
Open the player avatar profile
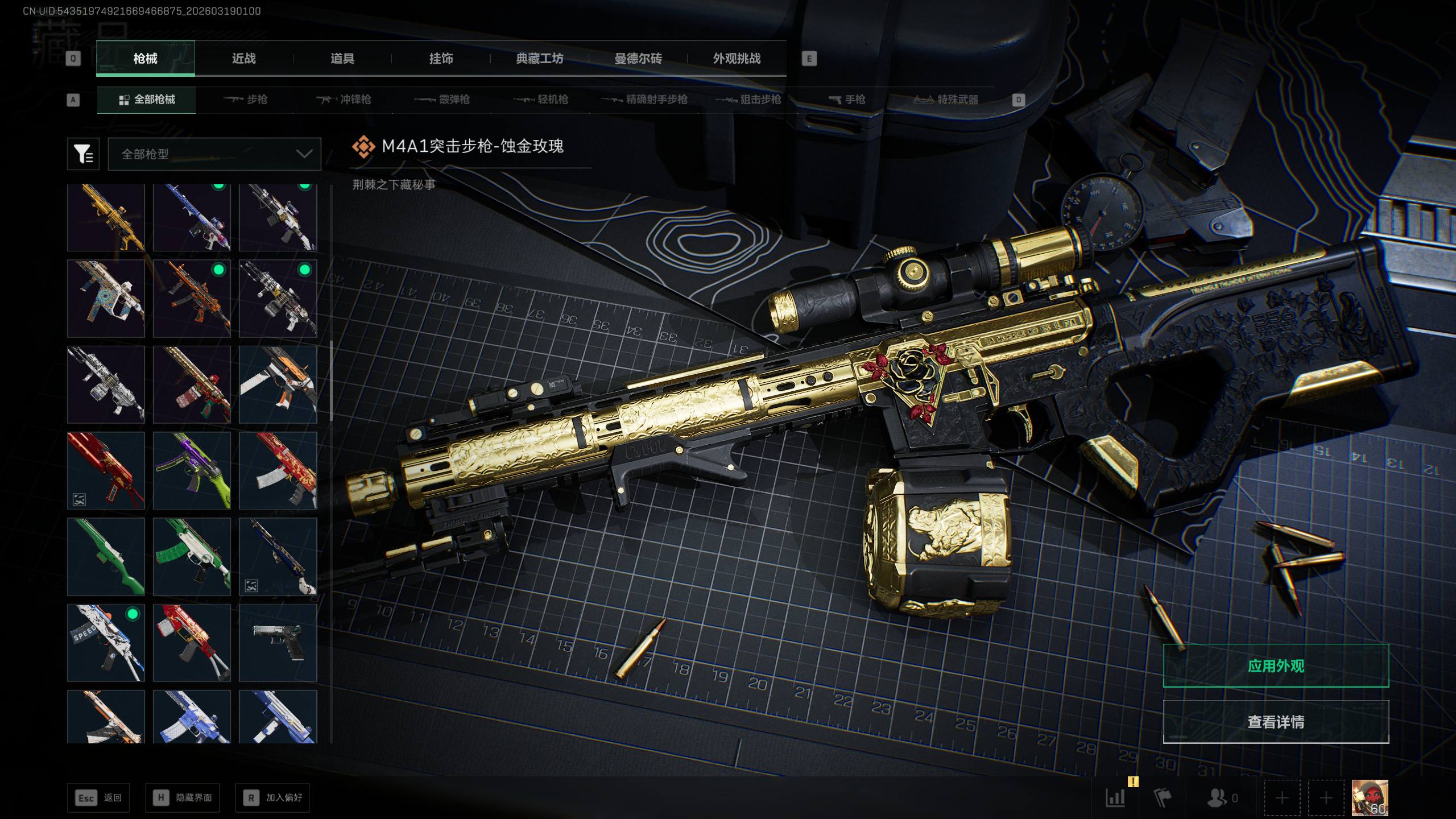(x=1370, y=797)
